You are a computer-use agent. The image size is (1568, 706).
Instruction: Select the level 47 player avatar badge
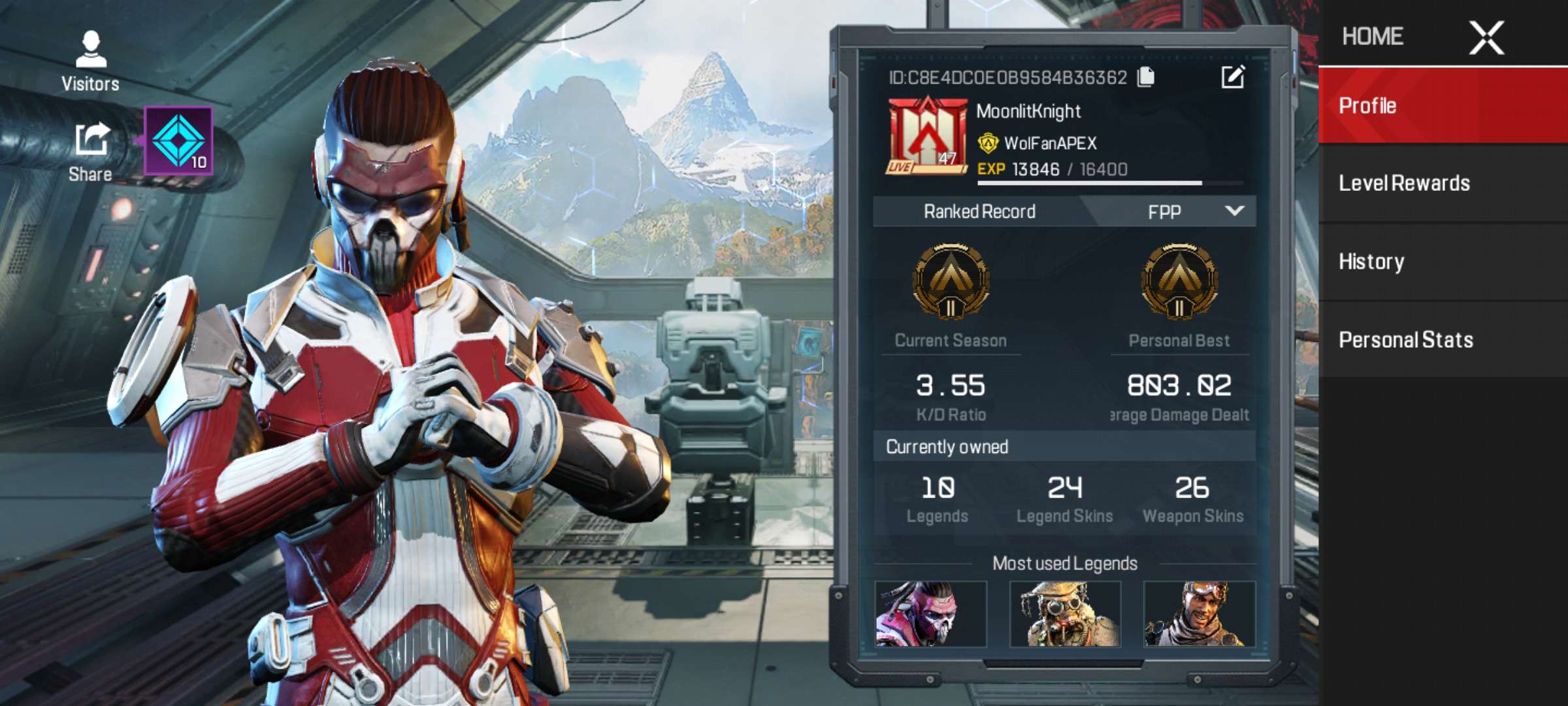pyautogui.click(x=926, y=137)
